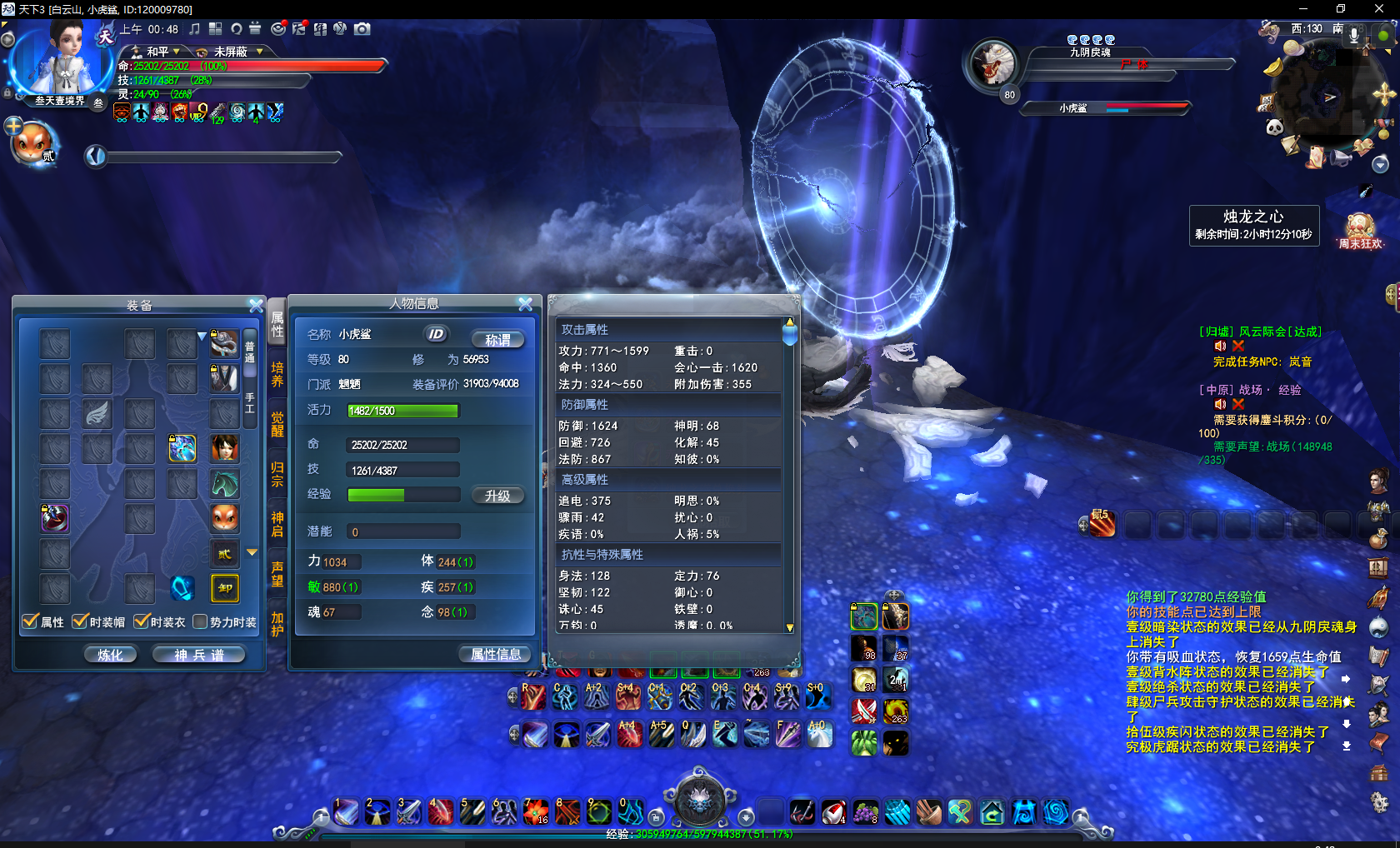Click the ID button beside character name

pyautogui.click(x=436, y=334)
